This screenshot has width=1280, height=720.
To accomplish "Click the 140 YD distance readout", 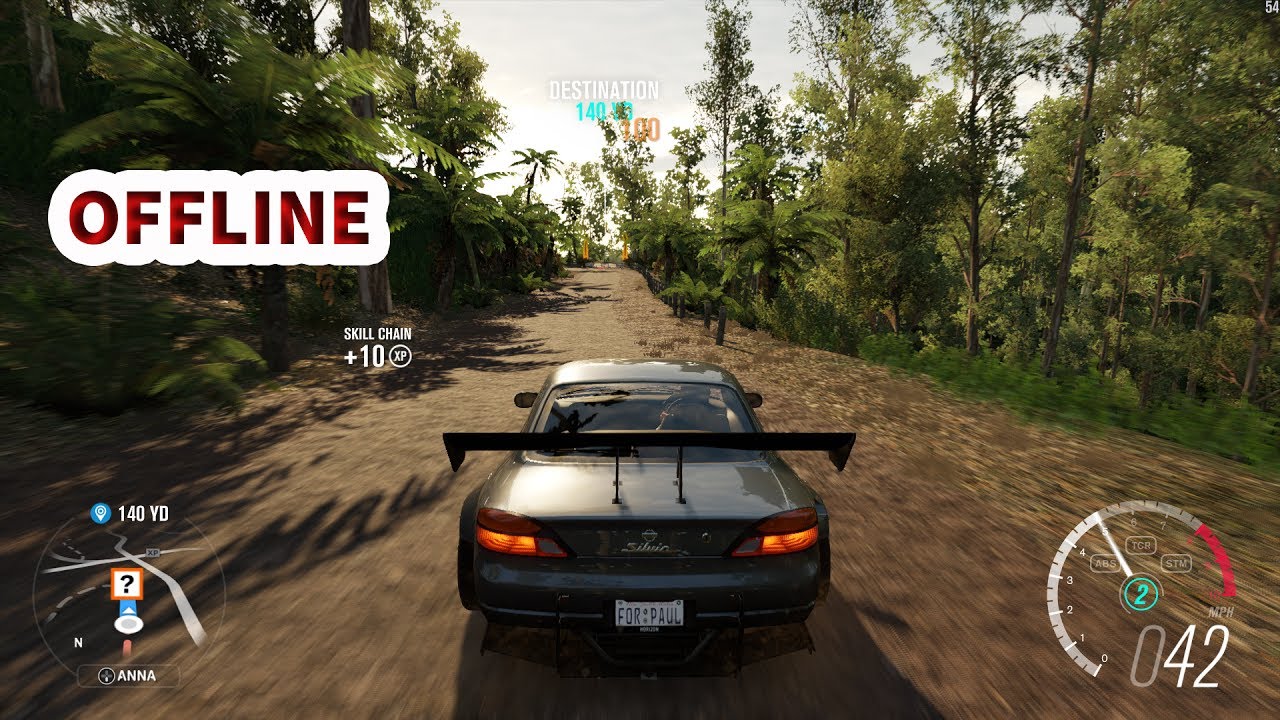I will pos(143,513).
